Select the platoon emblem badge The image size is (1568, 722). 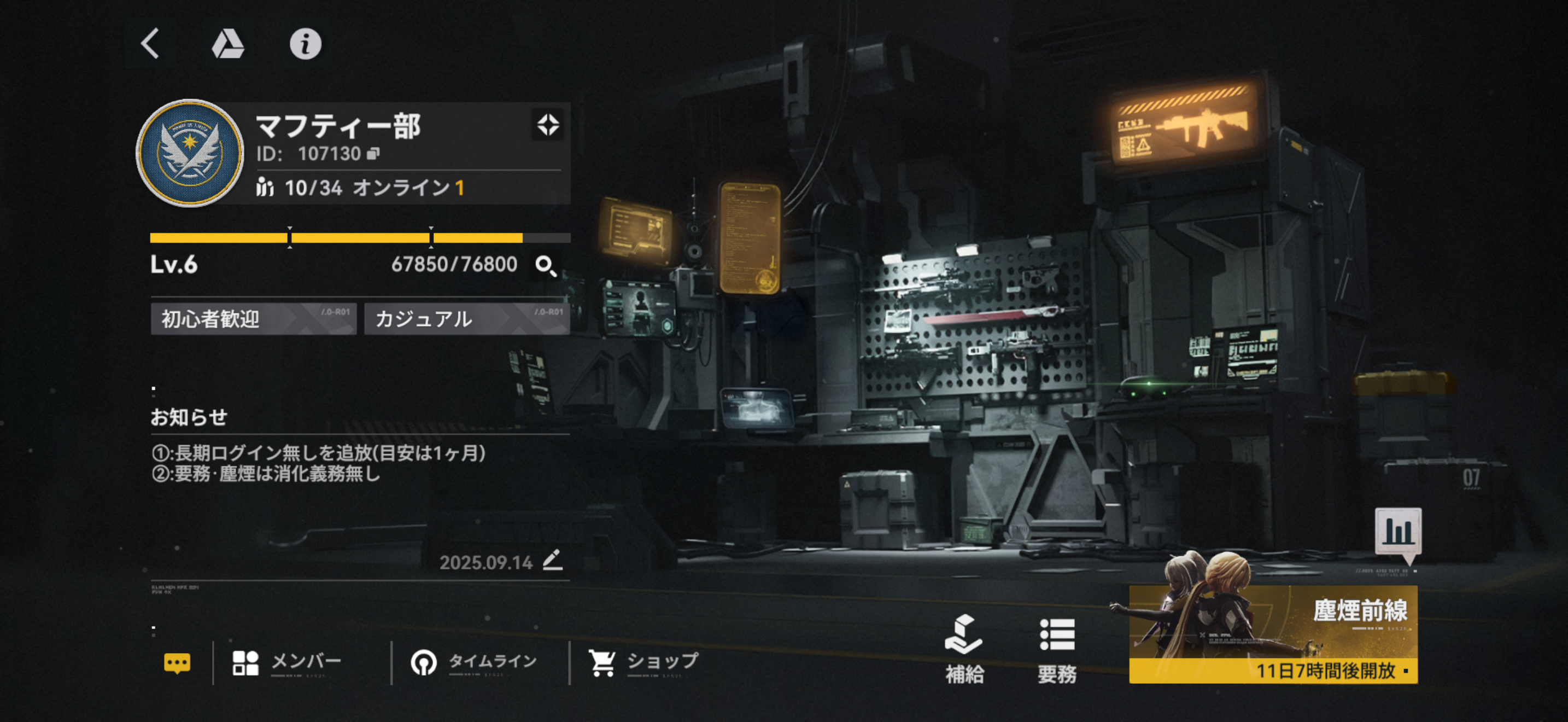click(x=190, y=153)
